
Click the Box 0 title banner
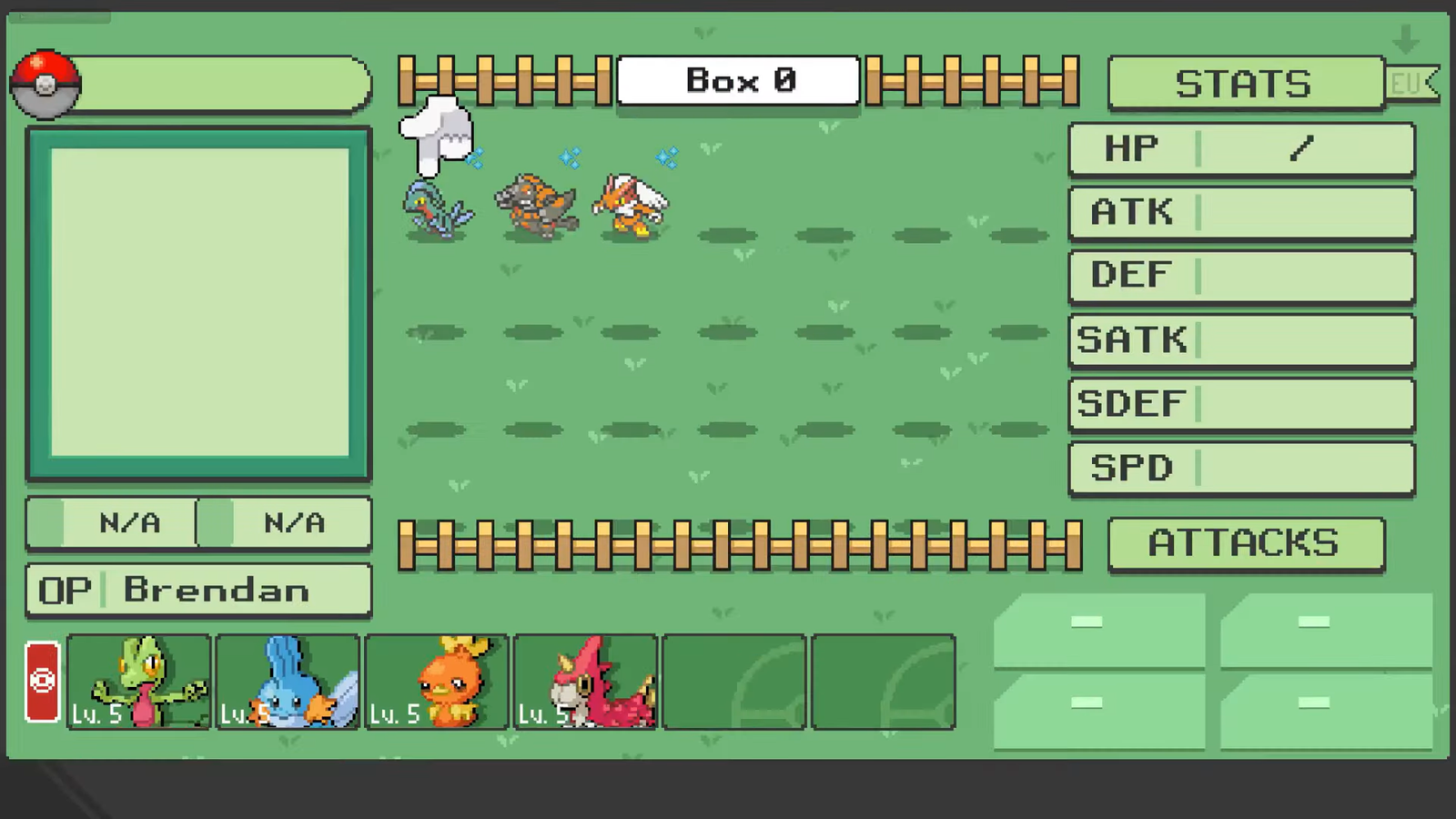737,80
